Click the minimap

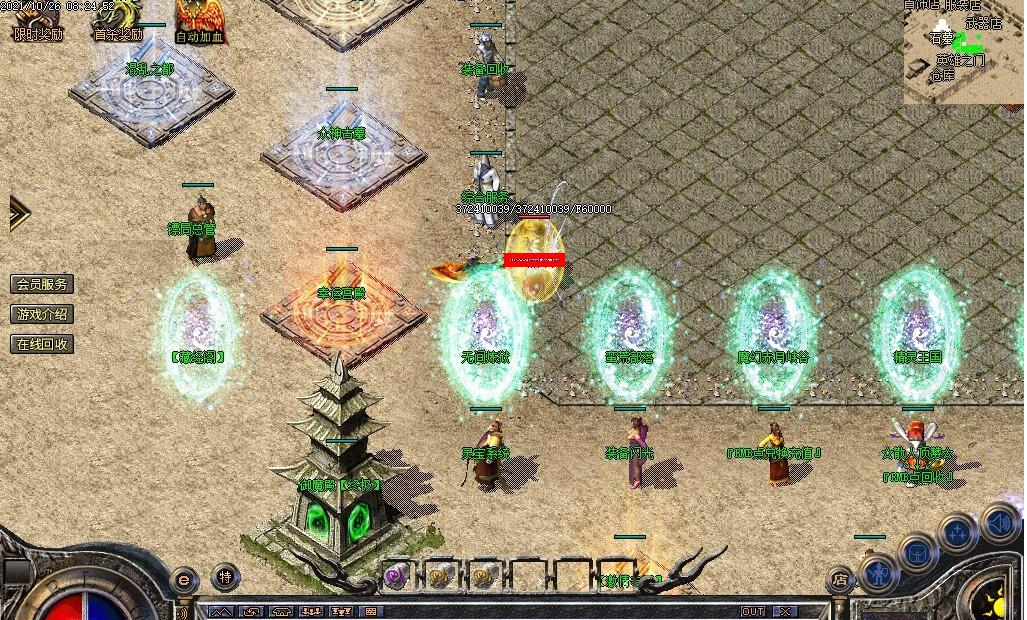tap(964, 52)
